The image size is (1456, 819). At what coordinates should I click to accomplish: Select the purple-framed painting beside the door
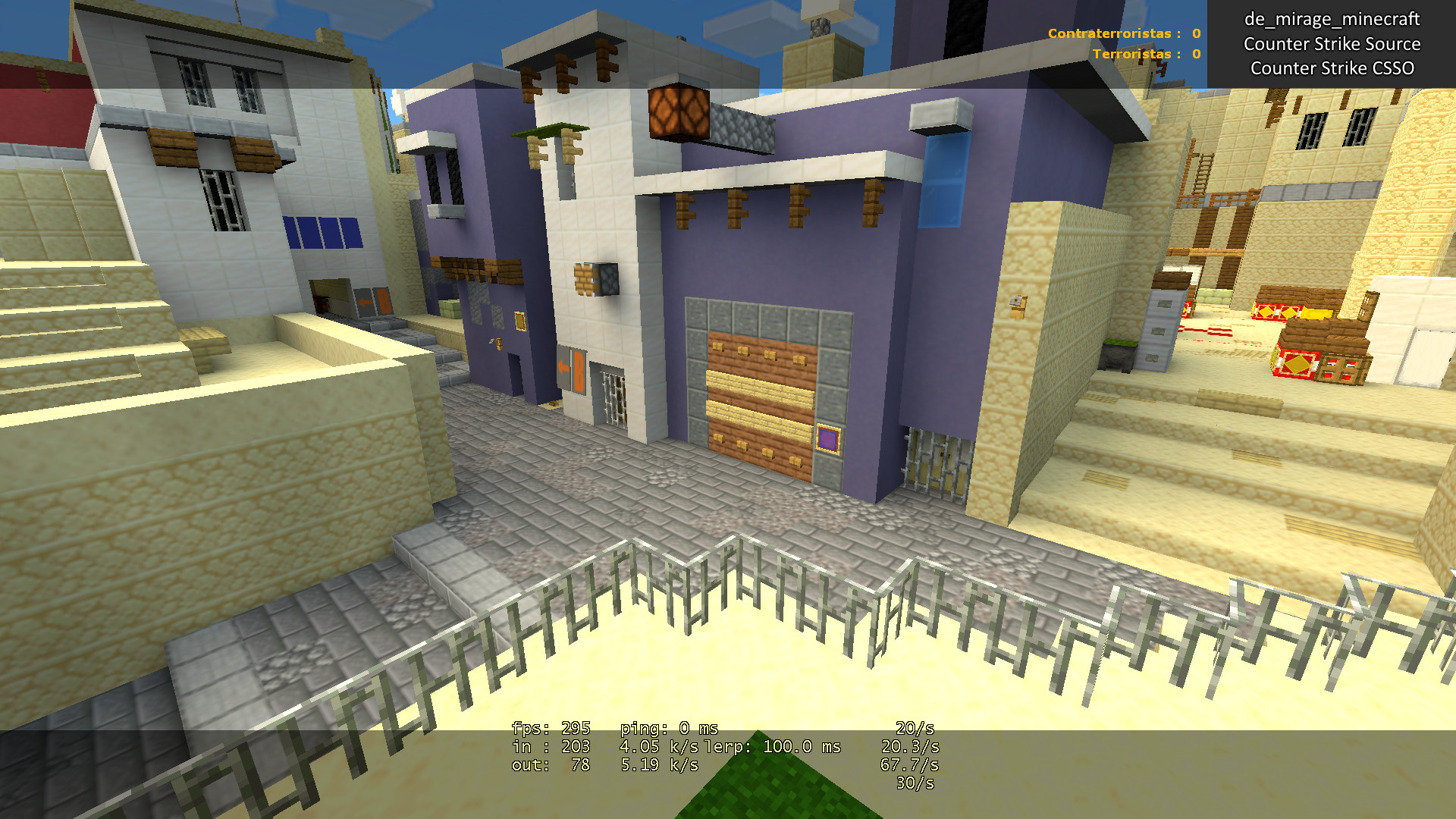tap(827, 438)
